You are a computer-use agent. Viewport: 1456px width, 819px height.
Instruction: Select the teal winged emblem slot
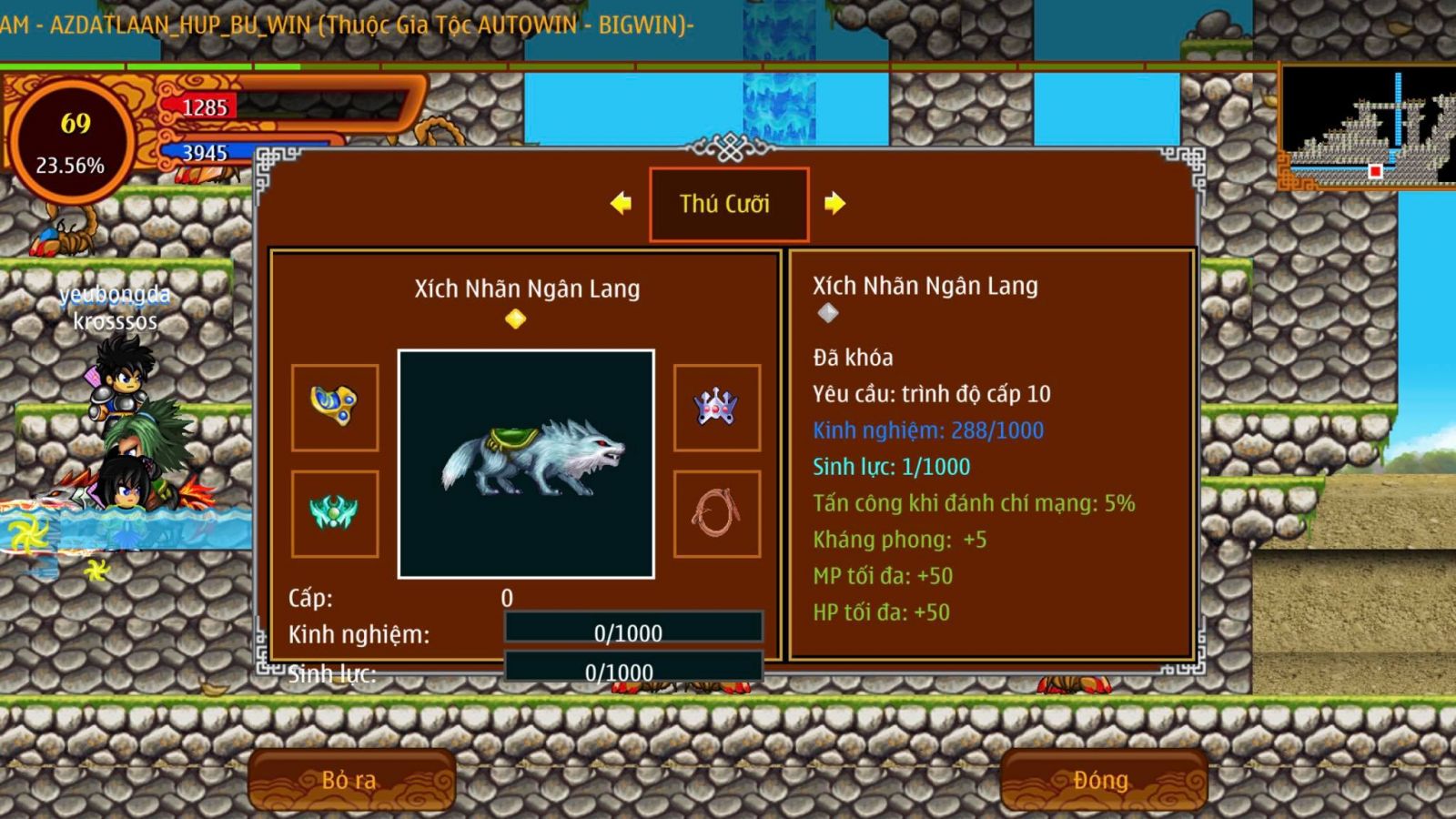[335, 513]
